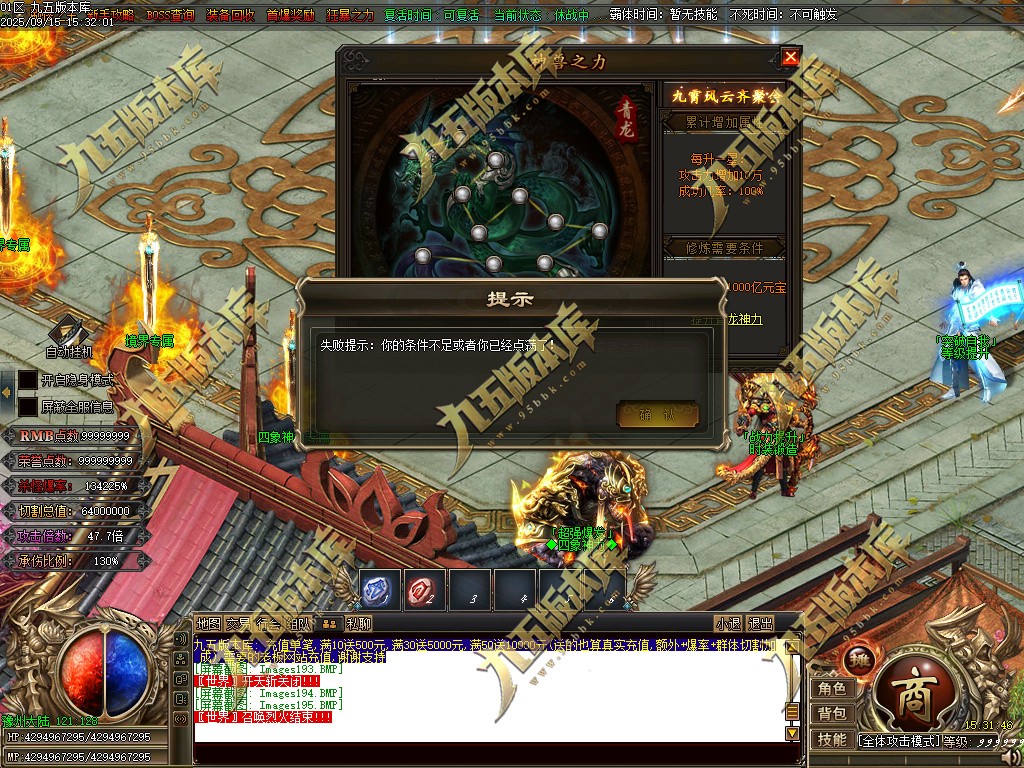Open the 角色 character panel
This screenshot has height=768, width=1024.
832,689
